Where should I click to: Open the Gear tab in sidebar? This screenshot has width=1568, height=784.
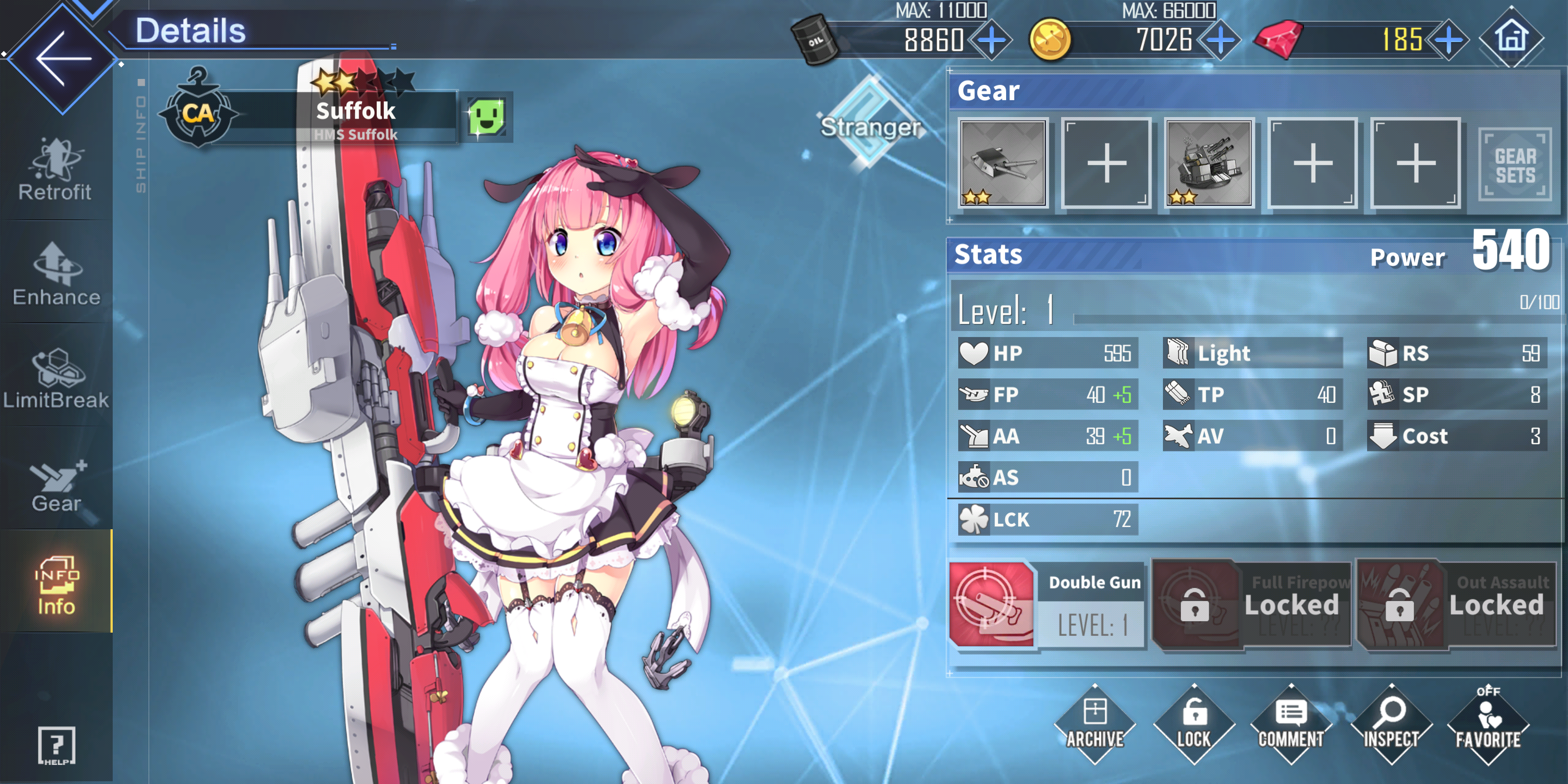pyautogui.click(x=57, y=485)
